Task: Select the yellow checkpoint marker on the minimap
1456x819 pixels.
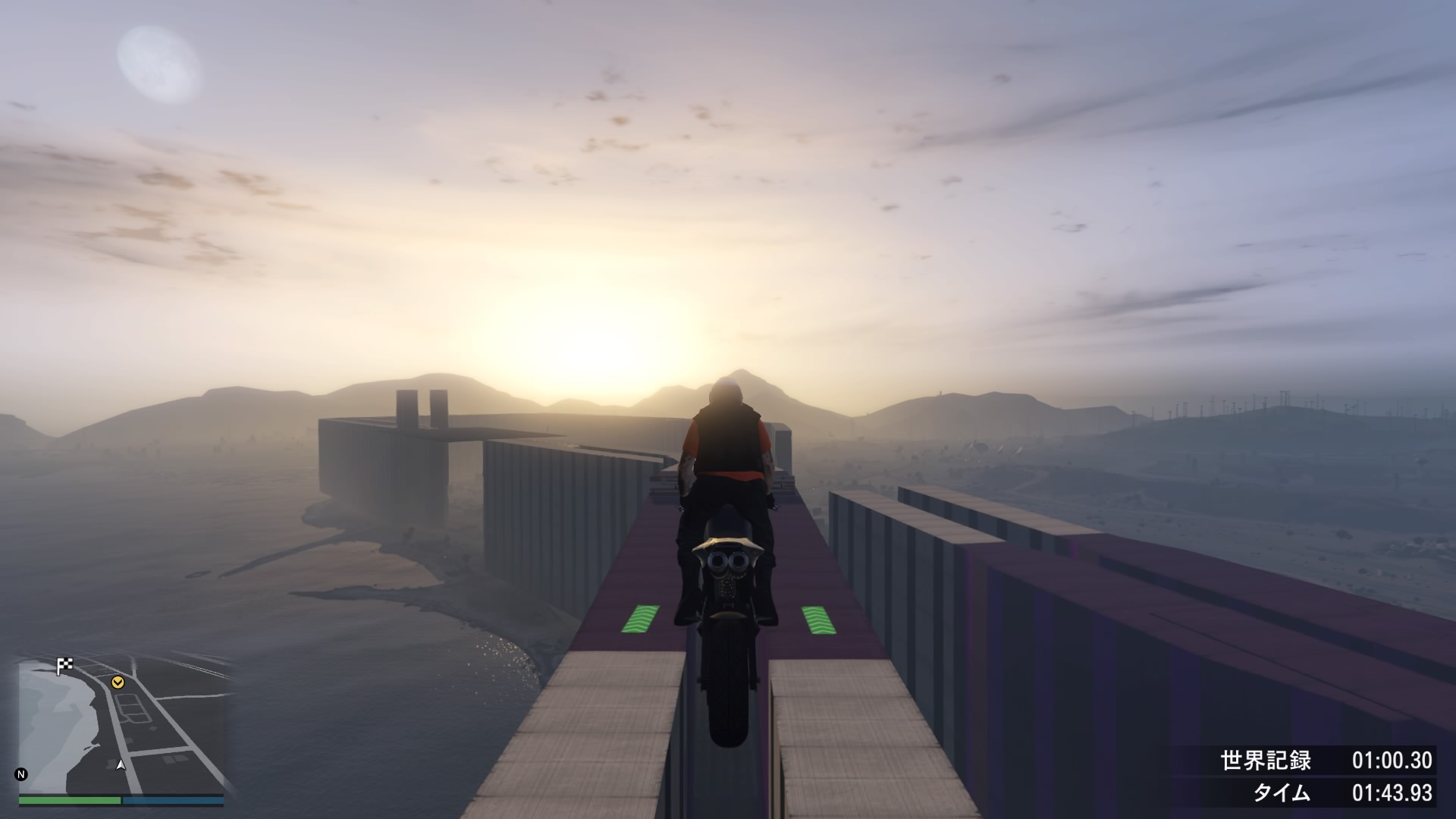Action: tap(118, 682)
